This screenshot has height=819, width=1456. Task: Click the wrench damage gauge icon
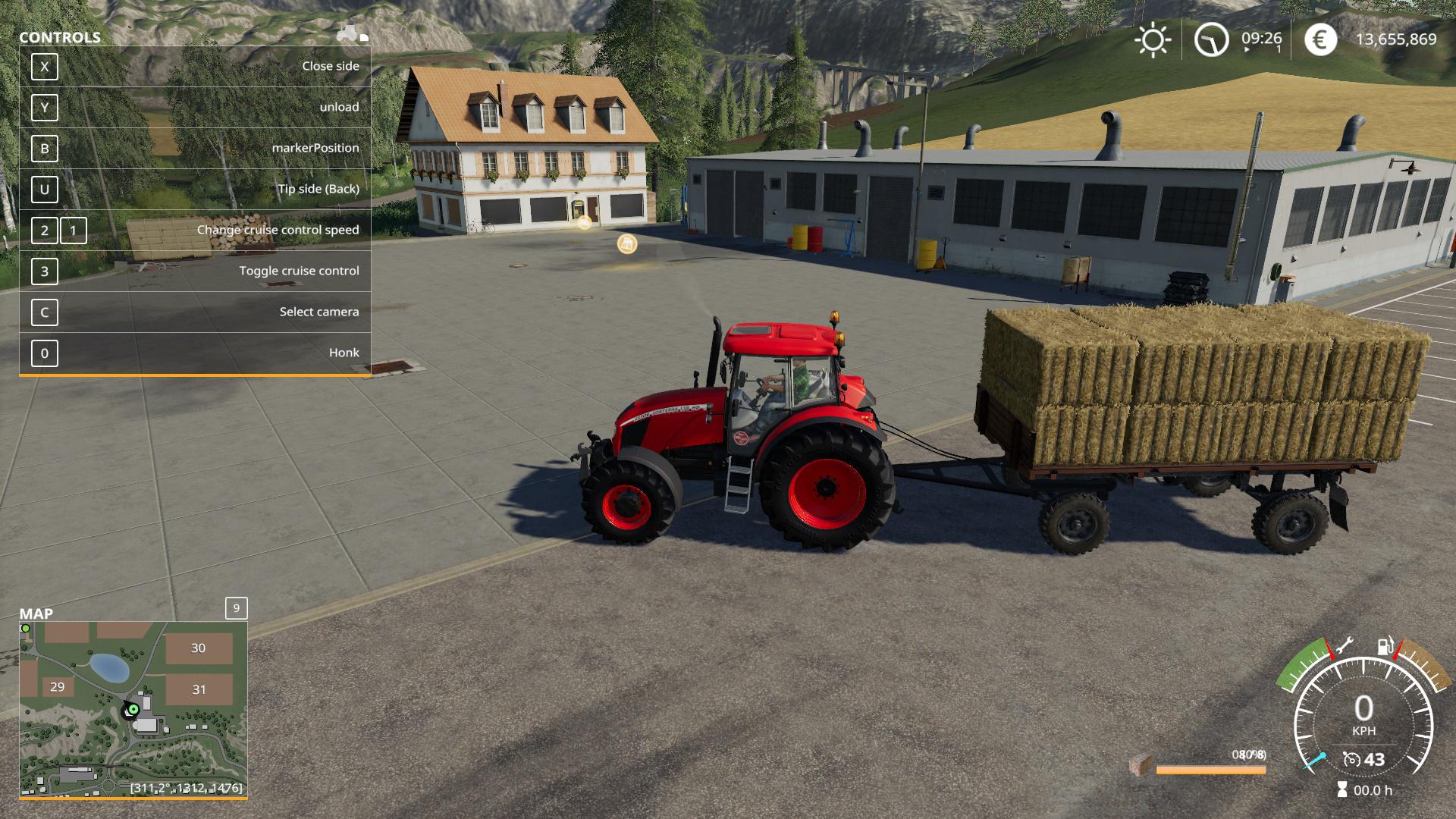pos(1343,646)
